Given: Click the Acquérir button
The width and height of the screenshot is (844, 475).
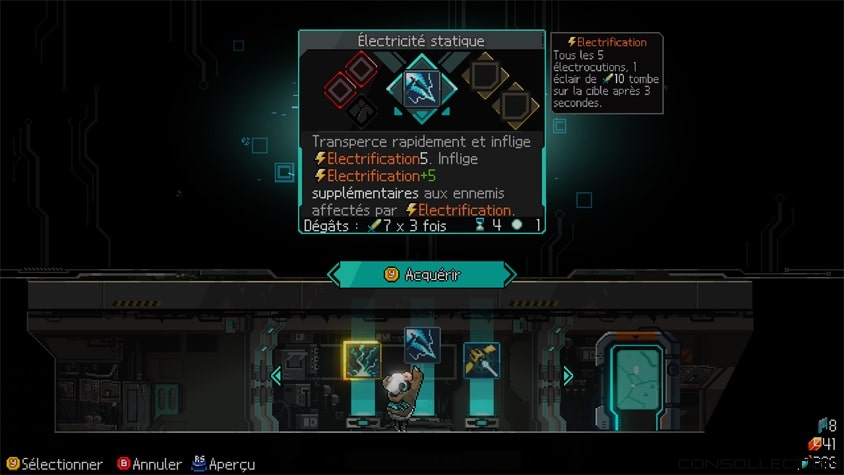Looking at the screenshot, I should tap(422, 274).
